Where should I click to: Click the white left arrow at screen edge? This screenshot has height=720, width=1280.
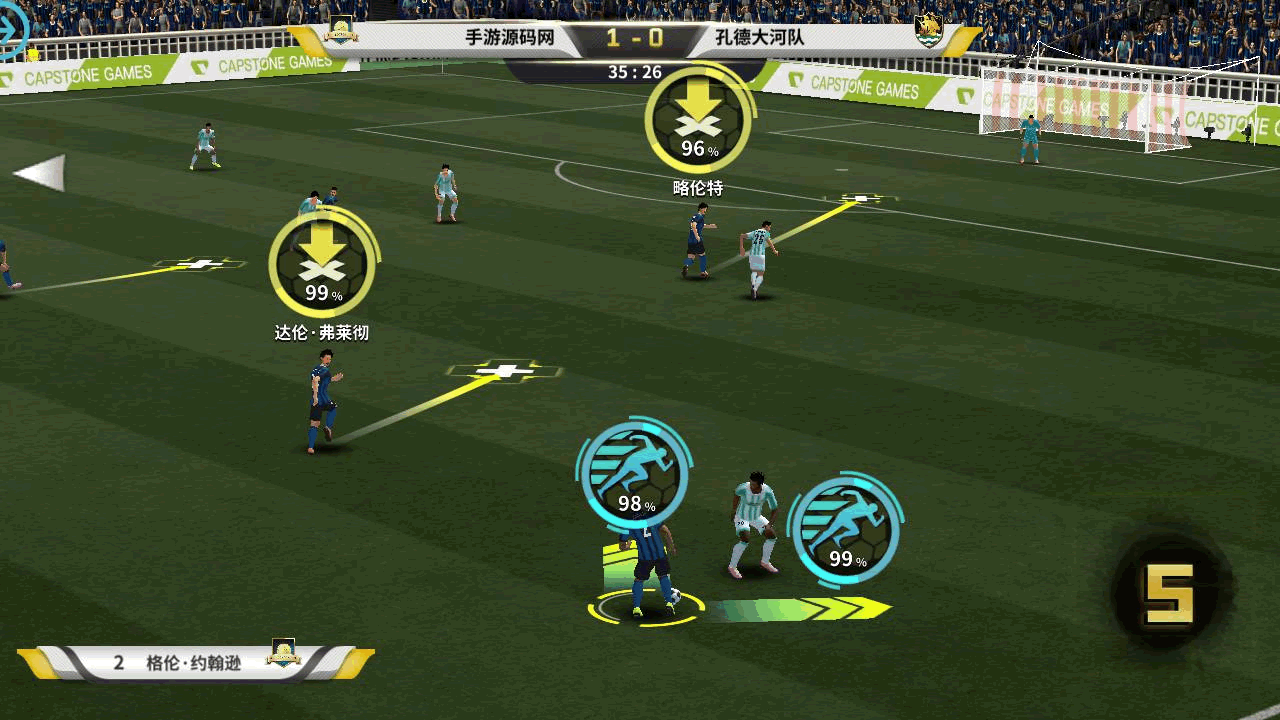40,173
